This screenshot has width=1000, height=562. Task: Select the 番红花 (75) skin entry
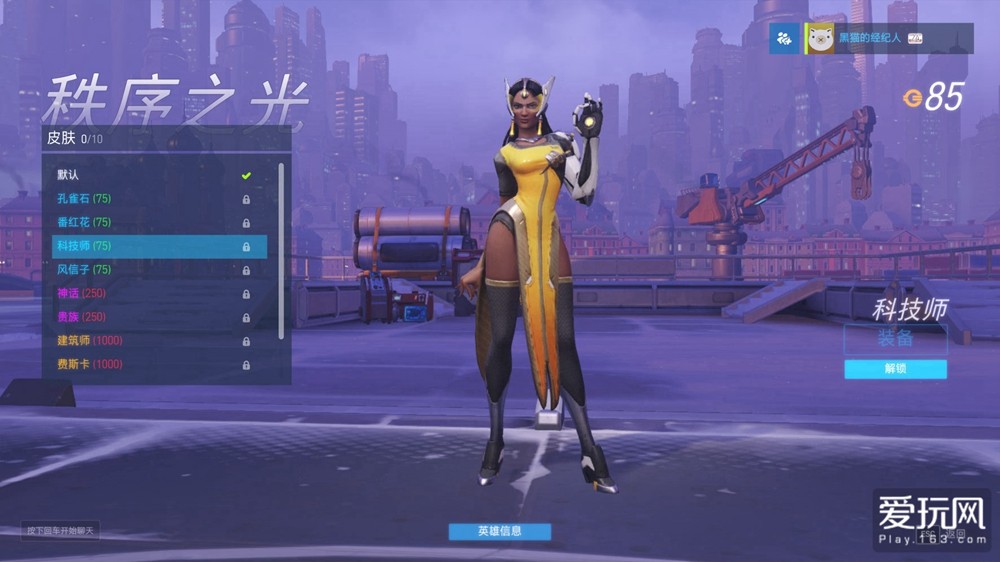[150, 222]
